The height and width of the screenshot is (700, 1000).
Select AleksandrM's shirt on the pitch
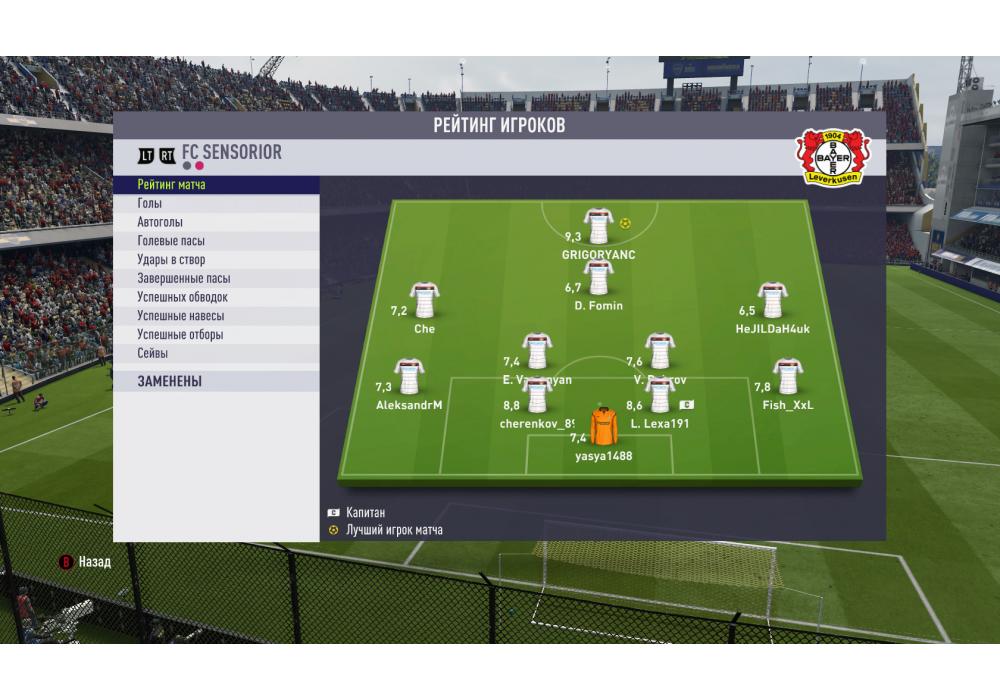pyautogui.click(x=408, y=377)
